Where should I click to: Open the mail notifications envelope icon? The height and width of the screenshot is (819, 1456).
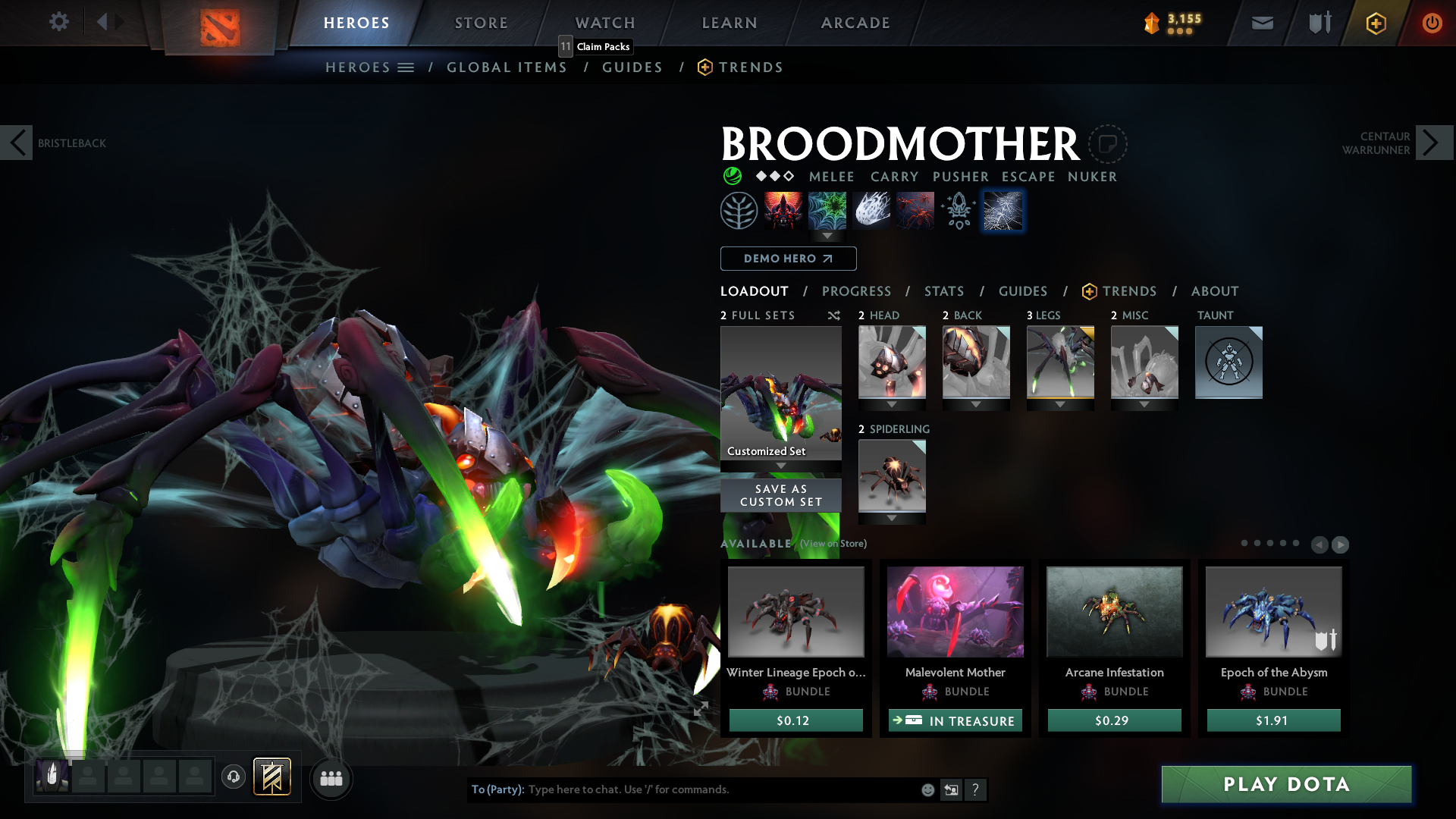(x=1261, y=23)
